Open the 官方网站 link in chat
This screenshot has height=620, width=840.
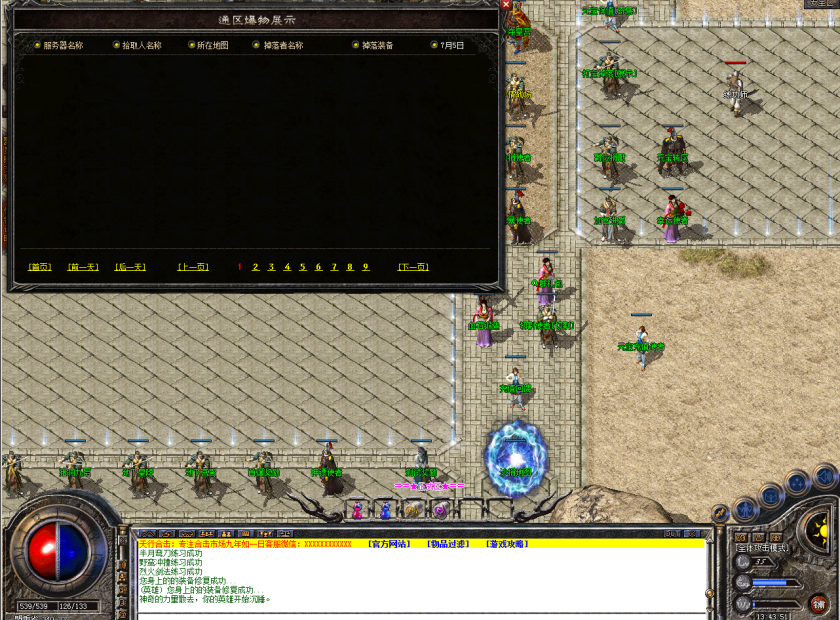tap(387, 544)
